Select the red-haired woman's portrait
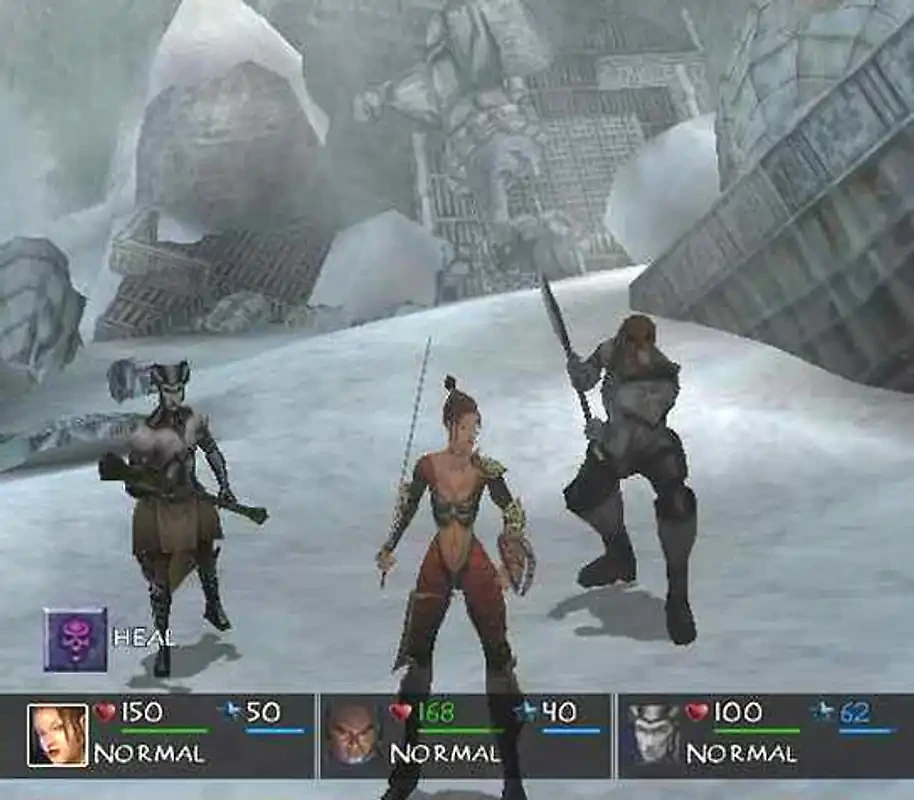Viewport: 914px width, 800px height. (57, 735)
